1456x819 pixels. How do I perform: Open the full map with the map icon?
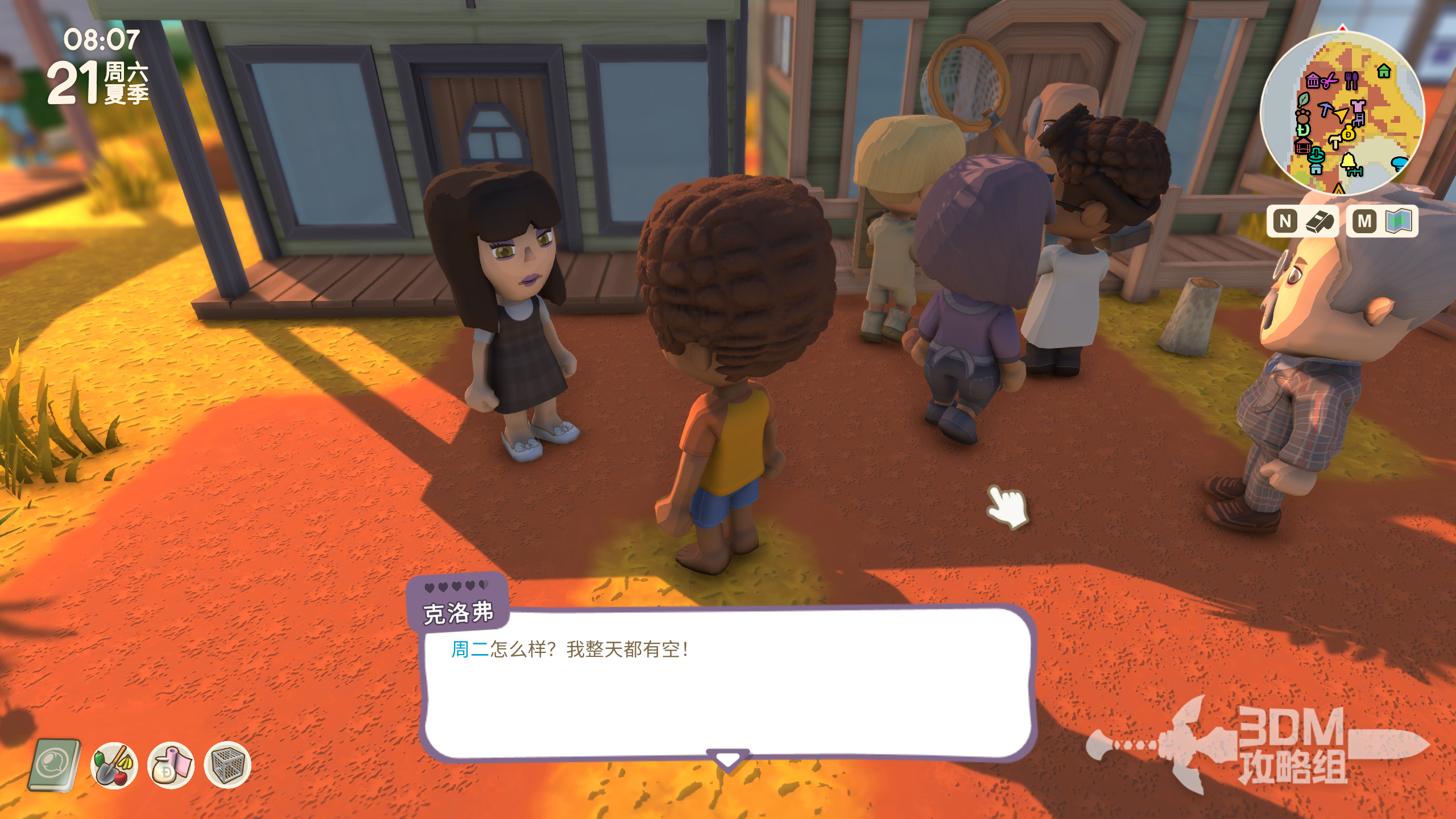coord(1399,221)
